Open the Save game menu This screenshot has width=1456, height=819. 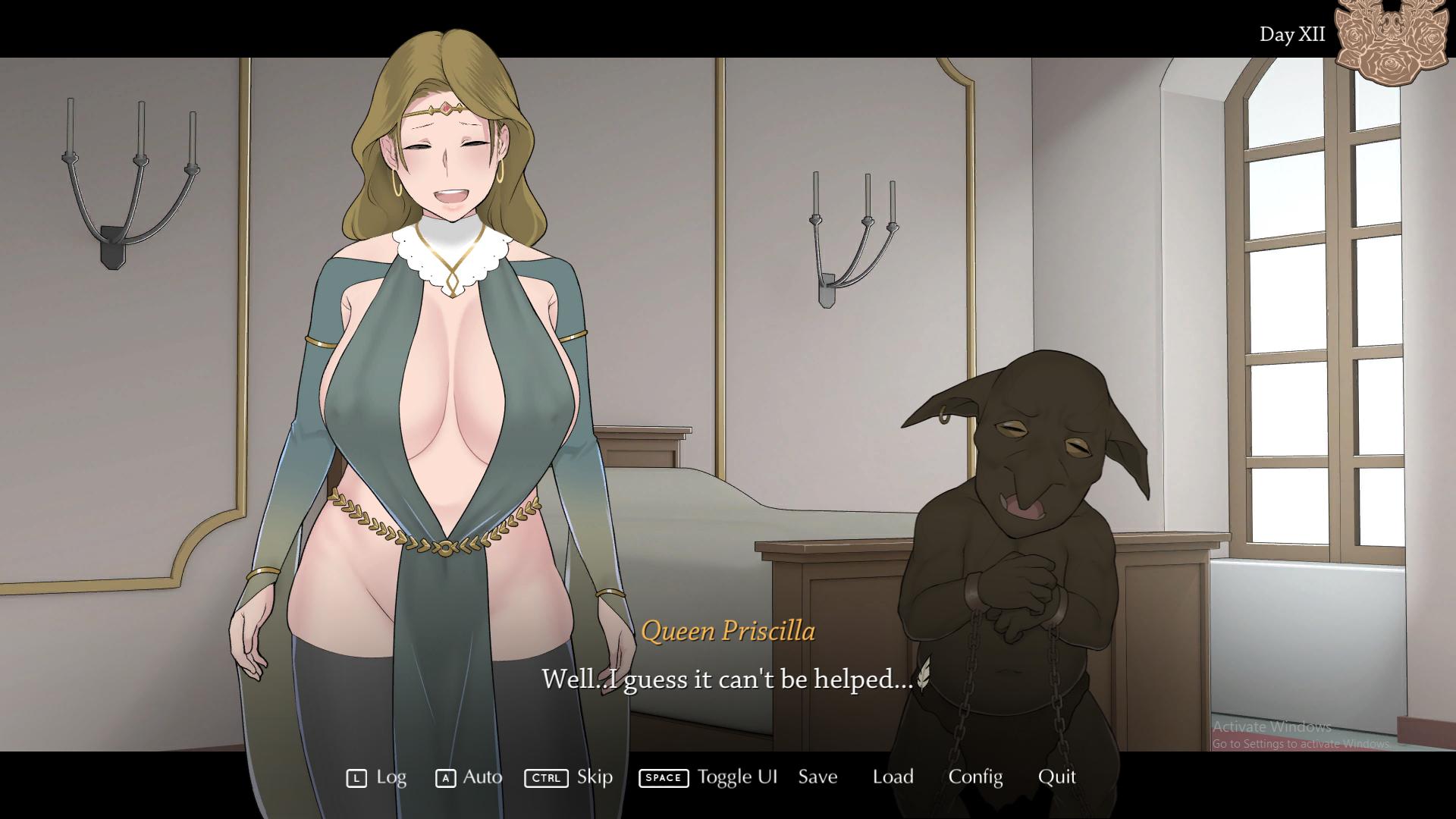pos(817,777)
